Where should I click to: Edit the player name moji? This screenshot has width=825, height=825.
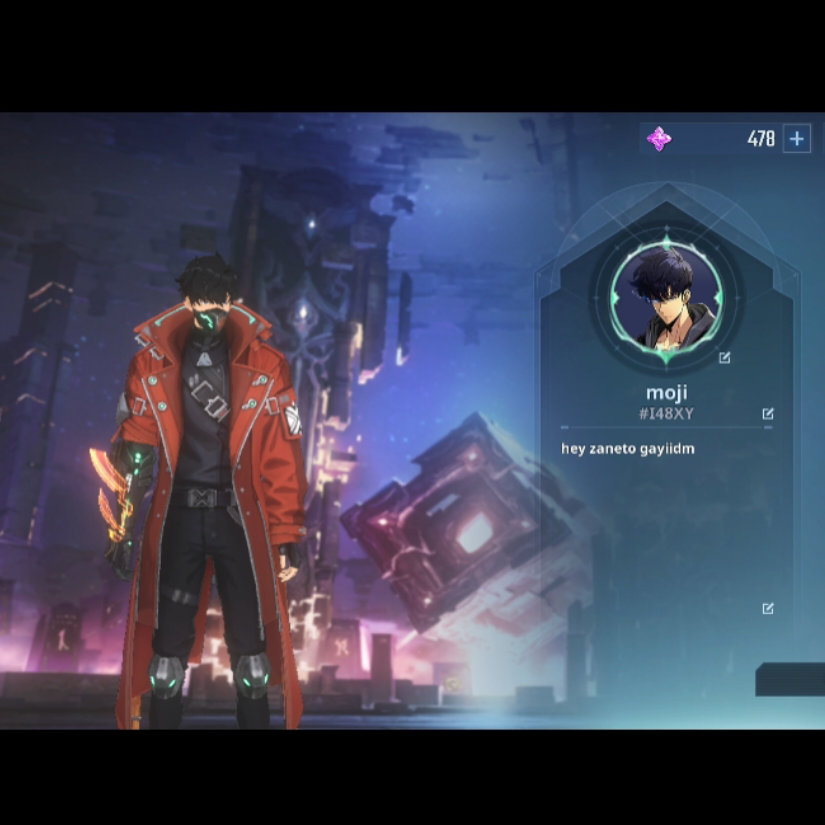[x=768, y=413]
